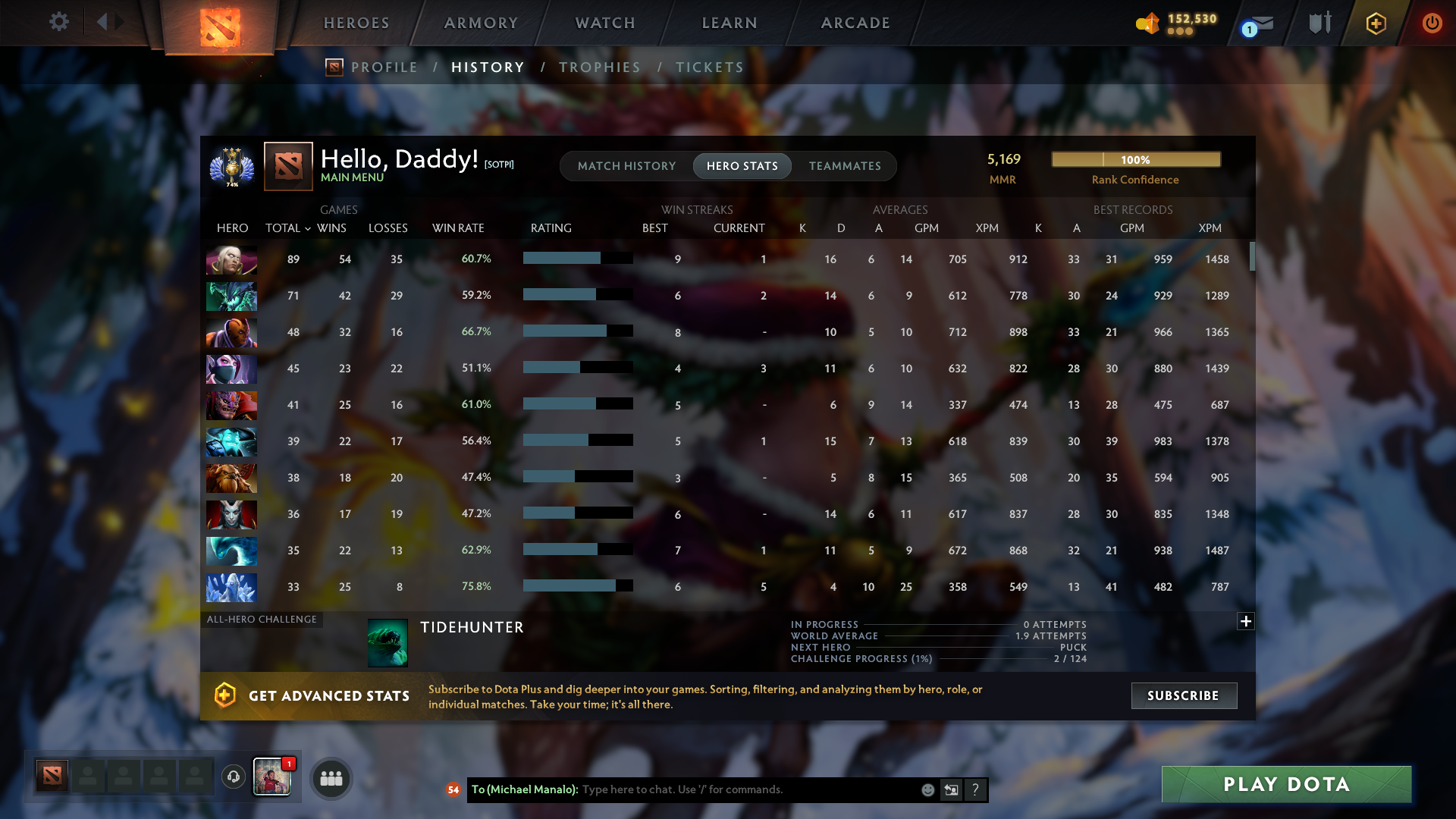Switch to the MATCH HISTORY tab

click(x=626, y=166)
